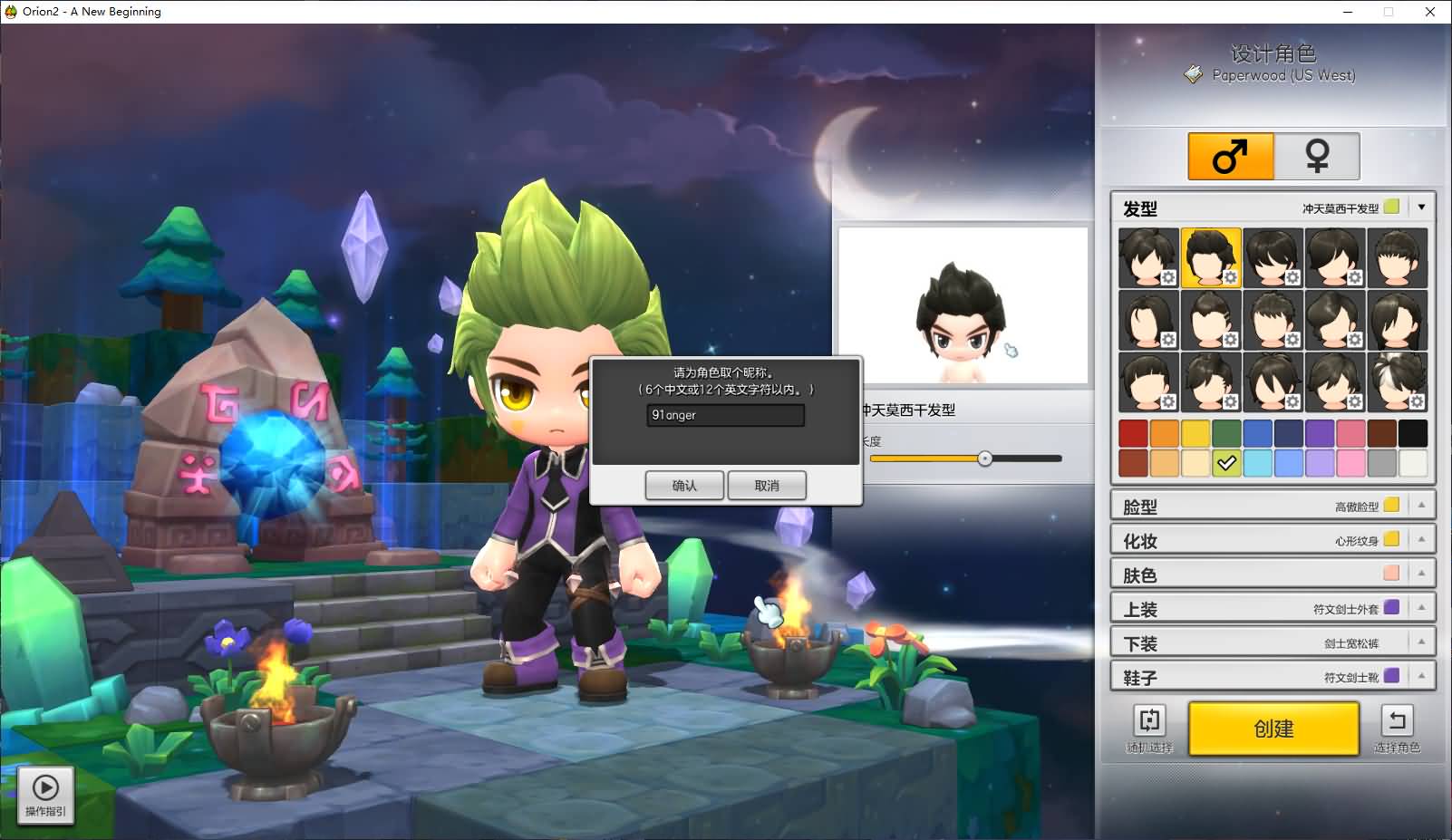Open gear settings on the highlighted hairstyle thumbnail
The height and width of the screenshot is (840, 1452).
pos(1230,277)
